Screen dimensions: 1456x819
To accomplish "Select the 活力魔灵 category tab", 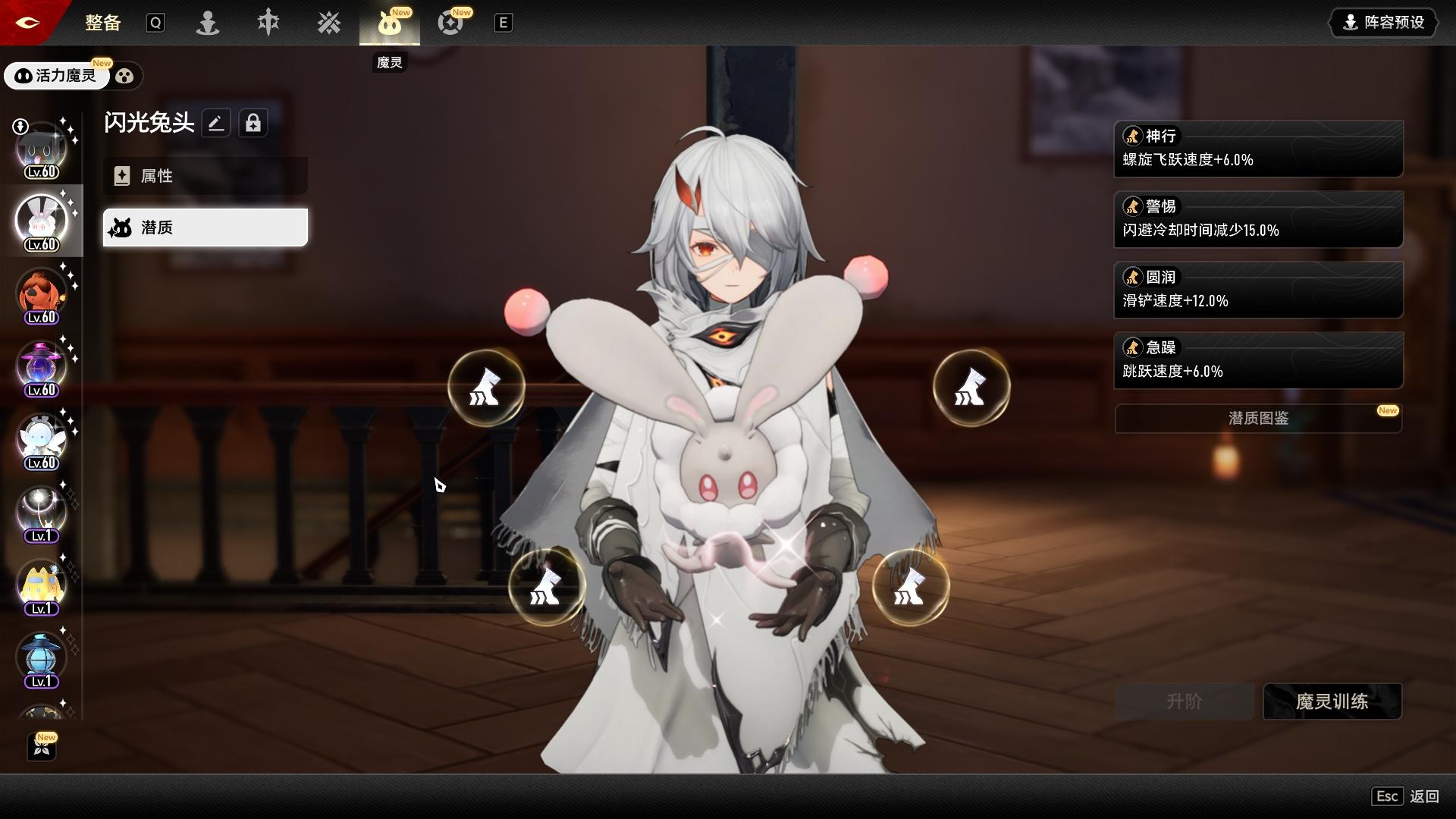I will pyautogui.click(x=57, y=76).
